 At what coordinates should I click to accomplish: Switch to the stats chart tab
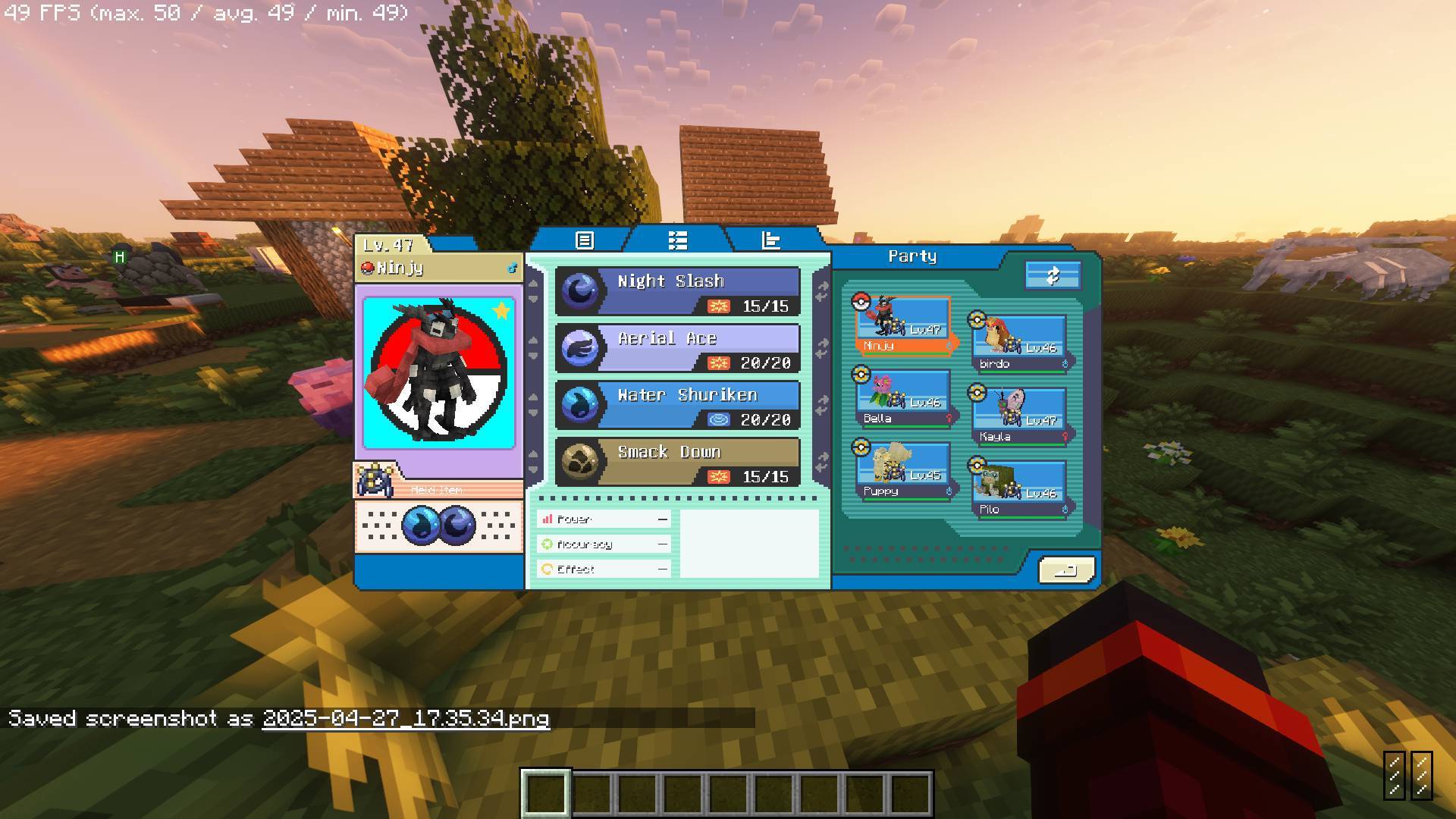click(770, 241)
